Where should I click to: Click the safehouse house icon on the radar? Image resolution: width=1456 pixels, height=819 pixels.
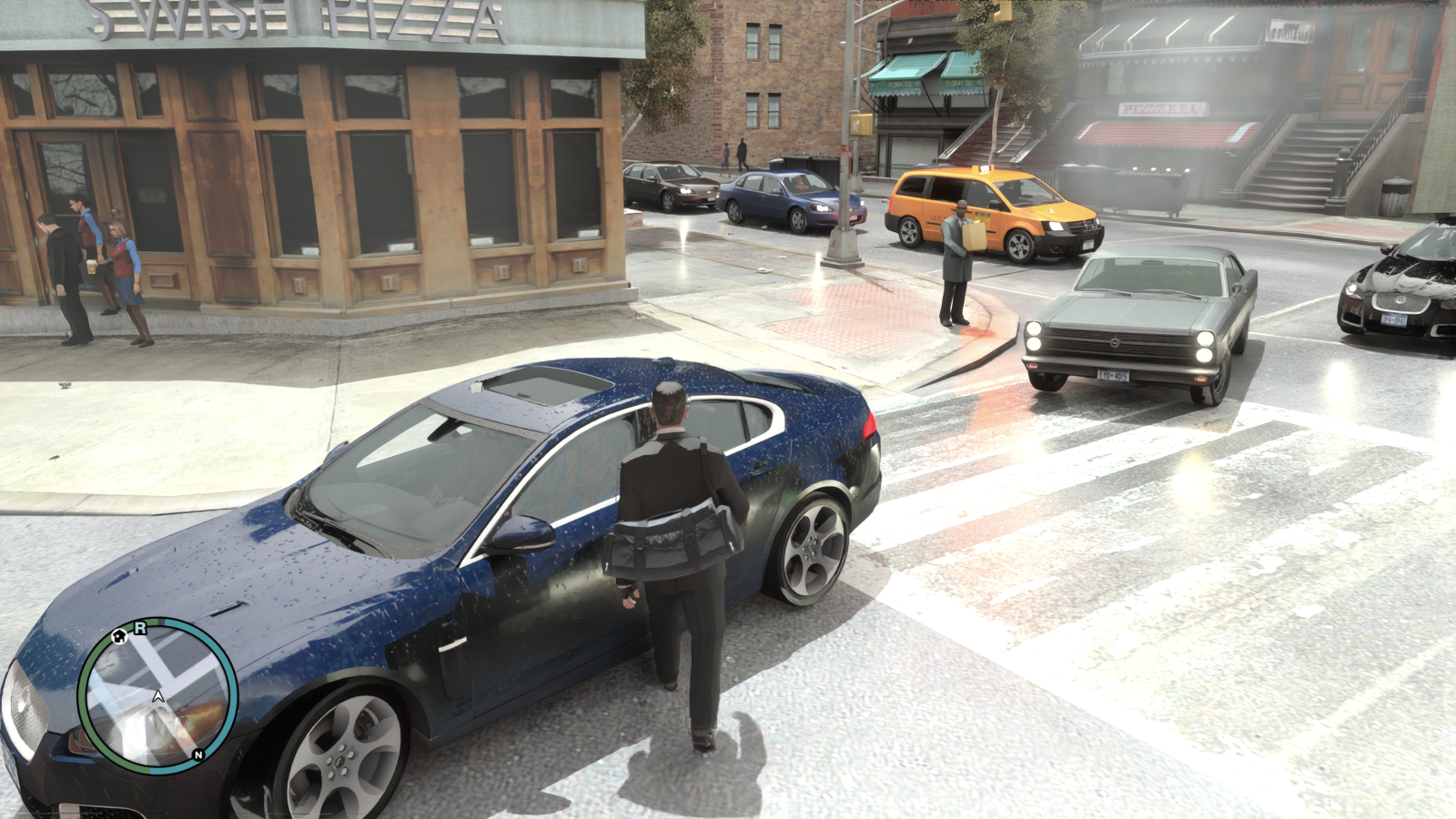[x=119, y=637]
